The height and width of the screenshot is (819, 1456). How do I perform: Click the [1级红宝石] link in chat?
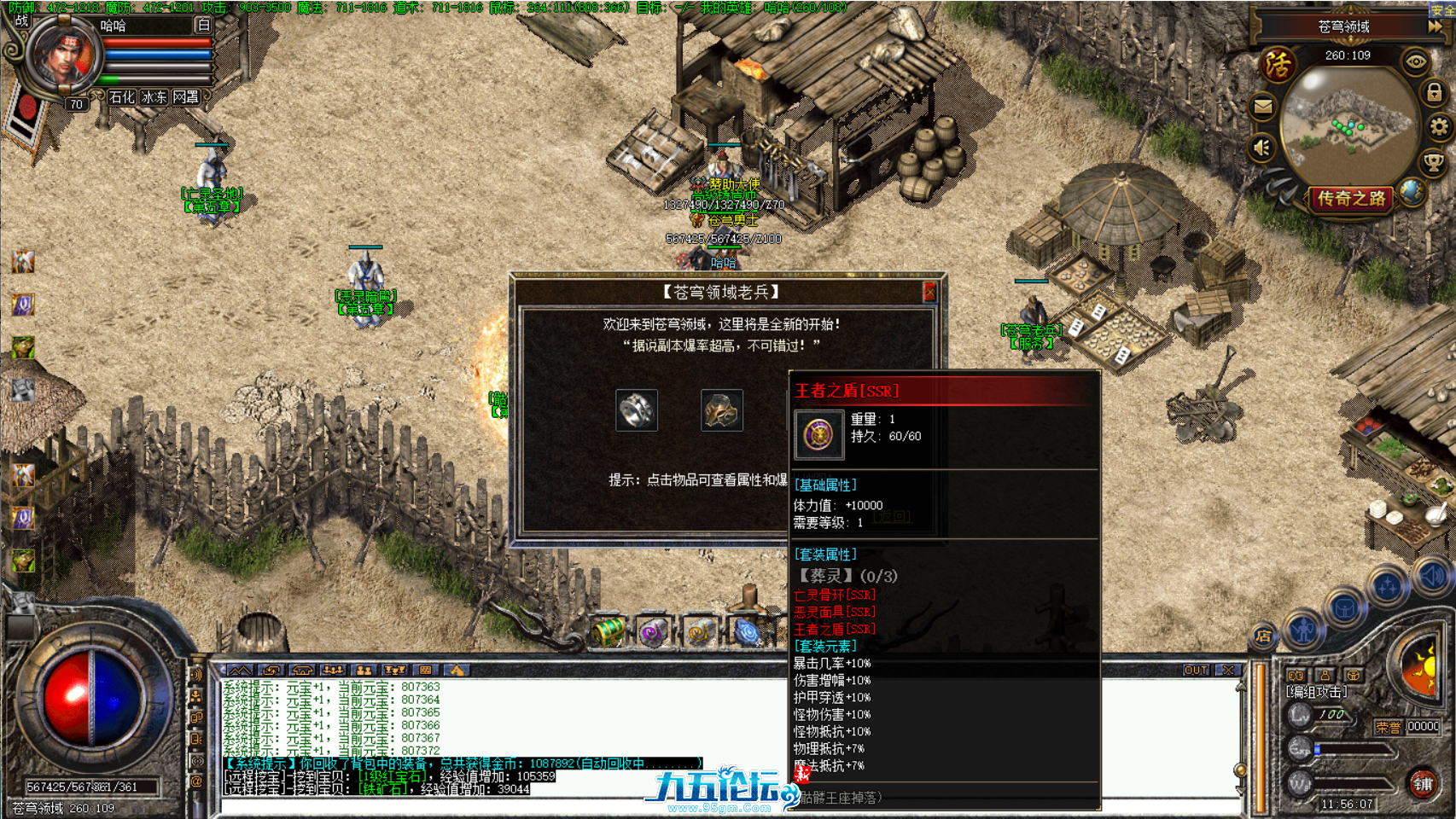pyautogui.click(x=392, y=776)
